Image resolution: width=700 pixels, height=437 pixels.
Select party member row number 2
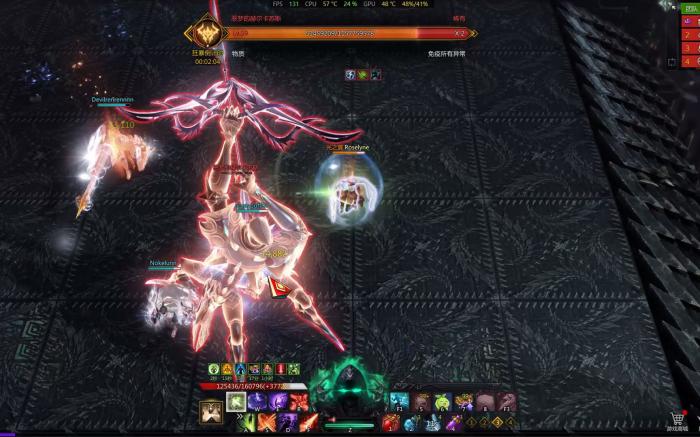pyautogui.click(x=690, y=34)
